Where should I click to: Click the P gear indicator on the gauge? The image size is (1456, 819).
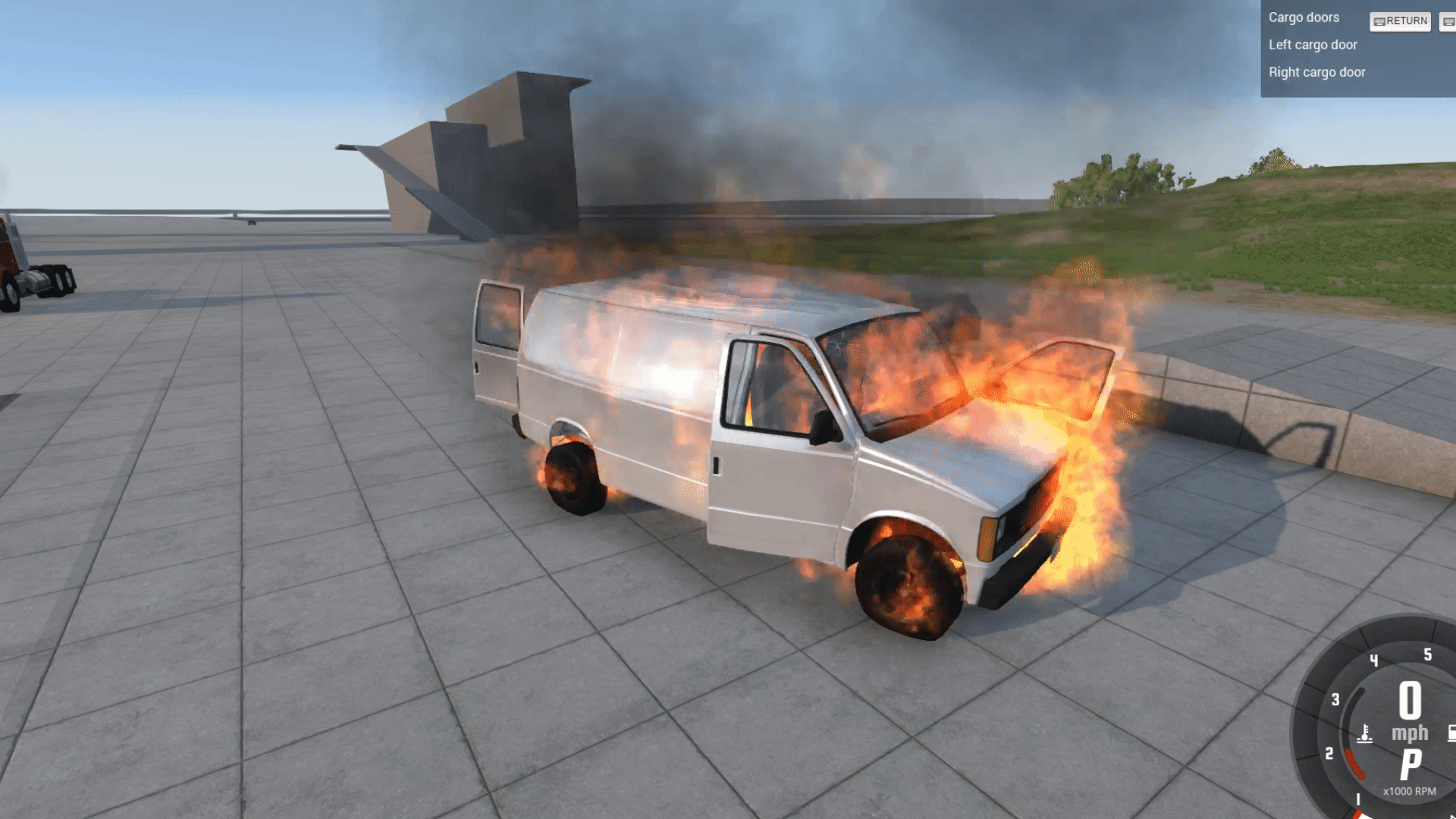click(x=1411, y=764)
